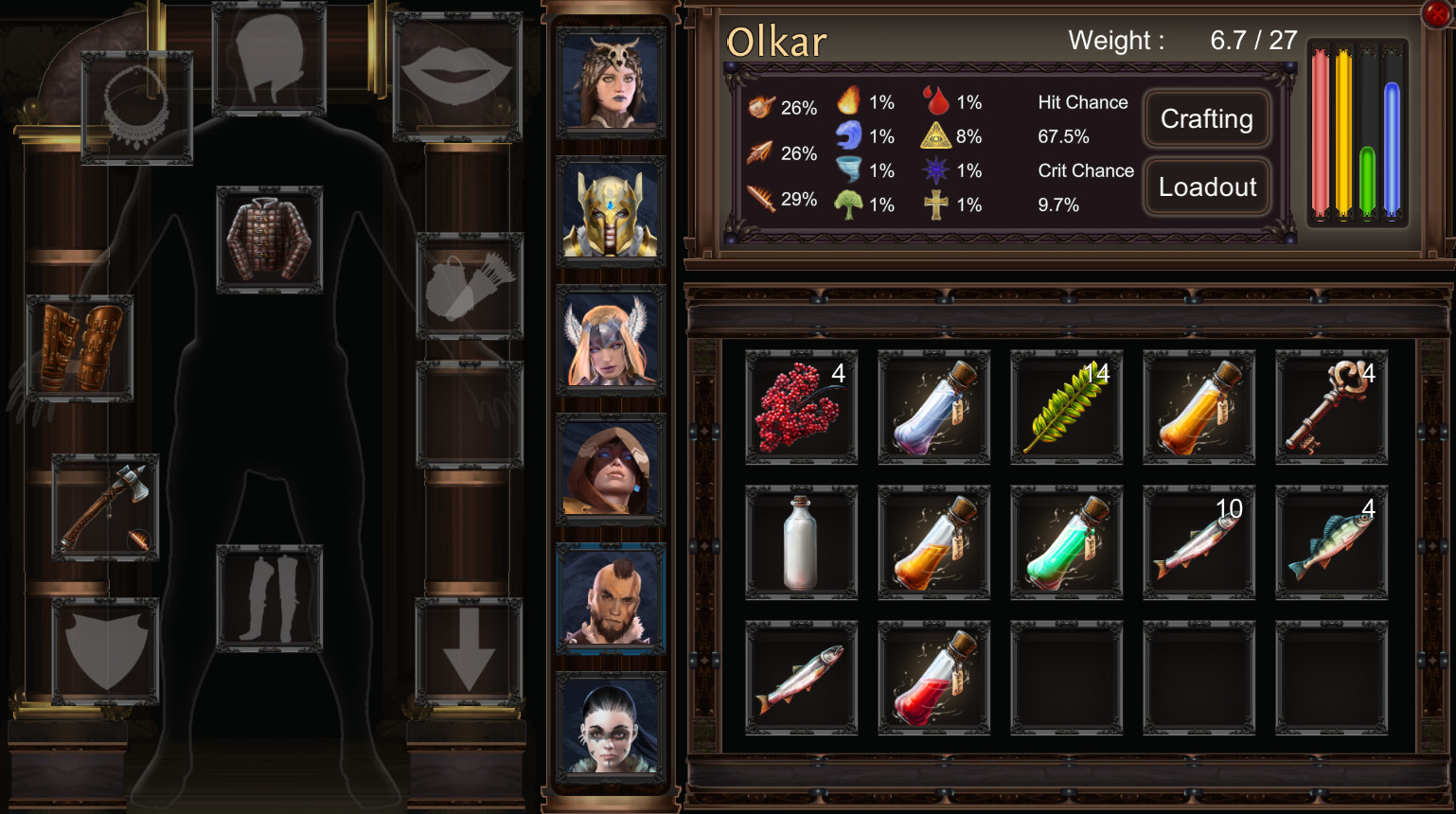Select the all-seeing eye stat icon
1456x814 pixels.
(937, 135)
